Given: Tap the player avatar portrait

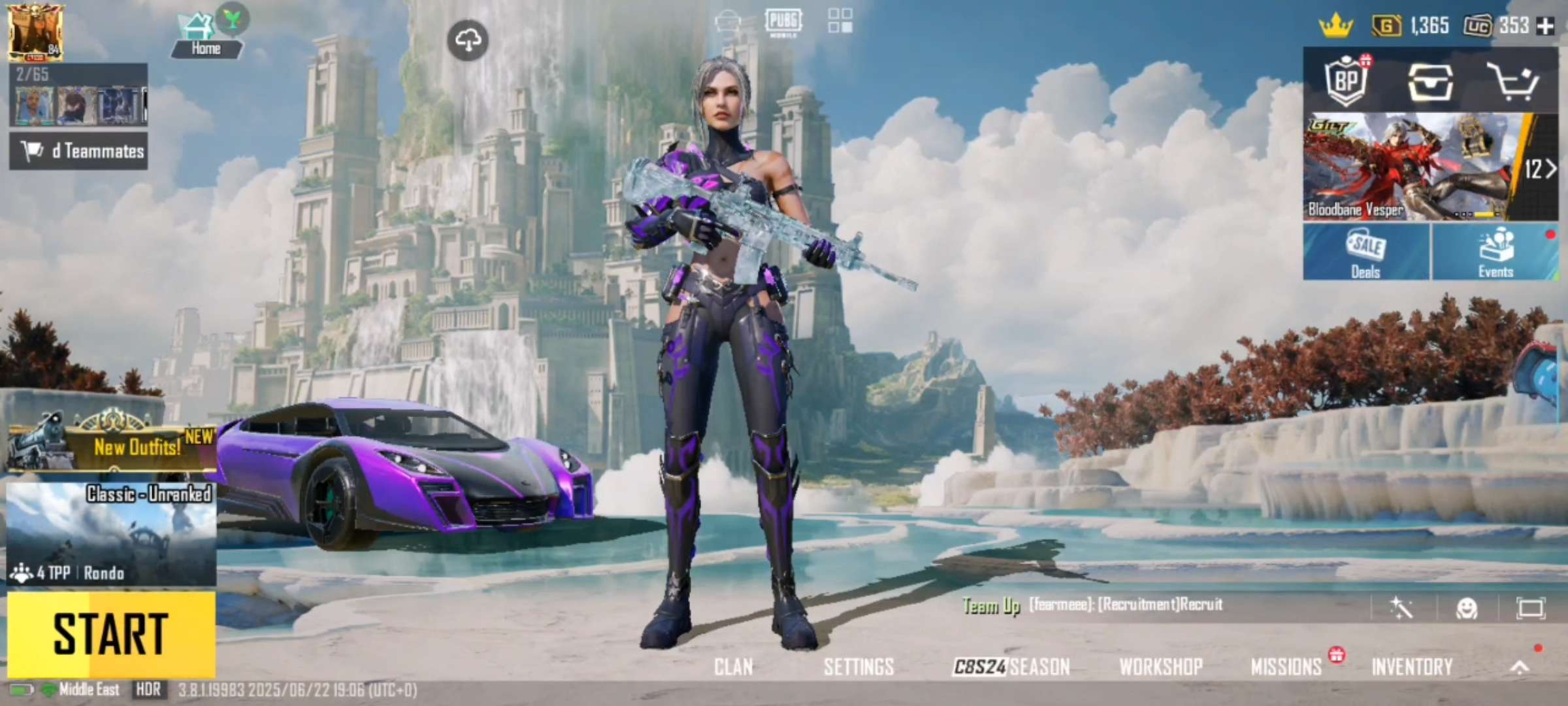Looking at the screenshot, I should click(x=36, y=31).
